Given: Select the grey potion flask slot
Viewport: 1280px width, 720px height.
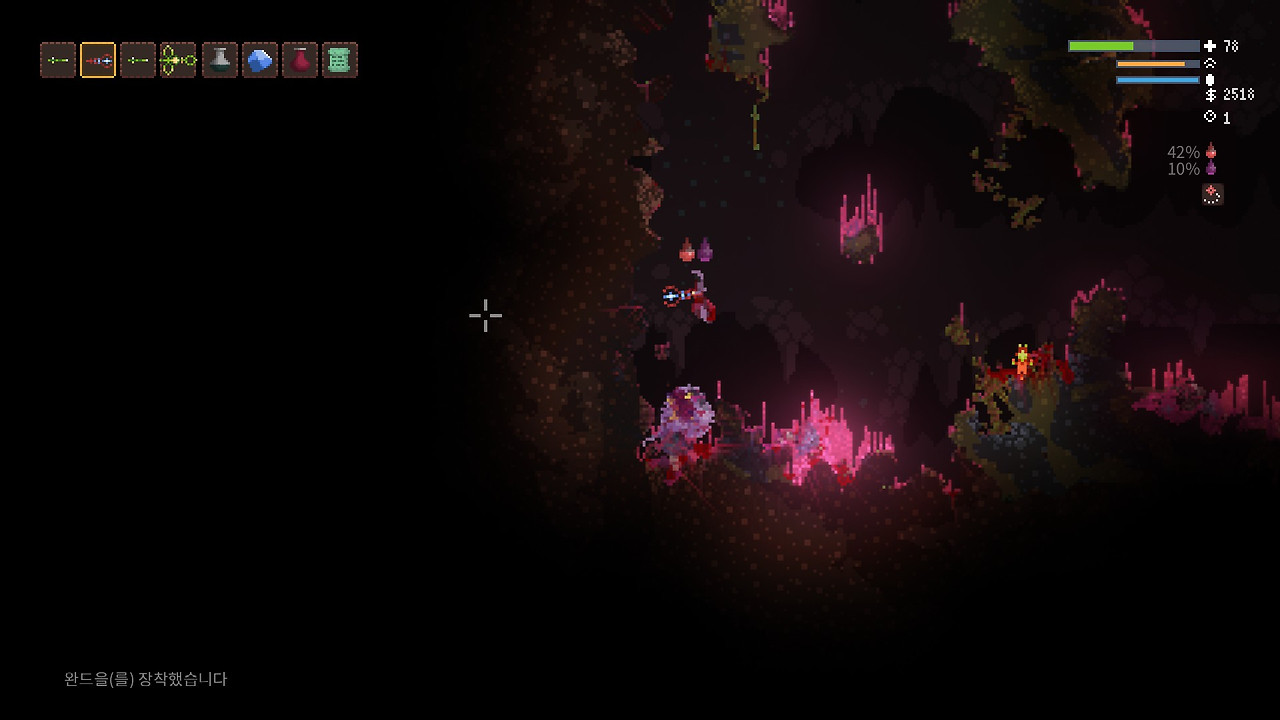Looking at the screenshot, I should (x=219, y=60).
